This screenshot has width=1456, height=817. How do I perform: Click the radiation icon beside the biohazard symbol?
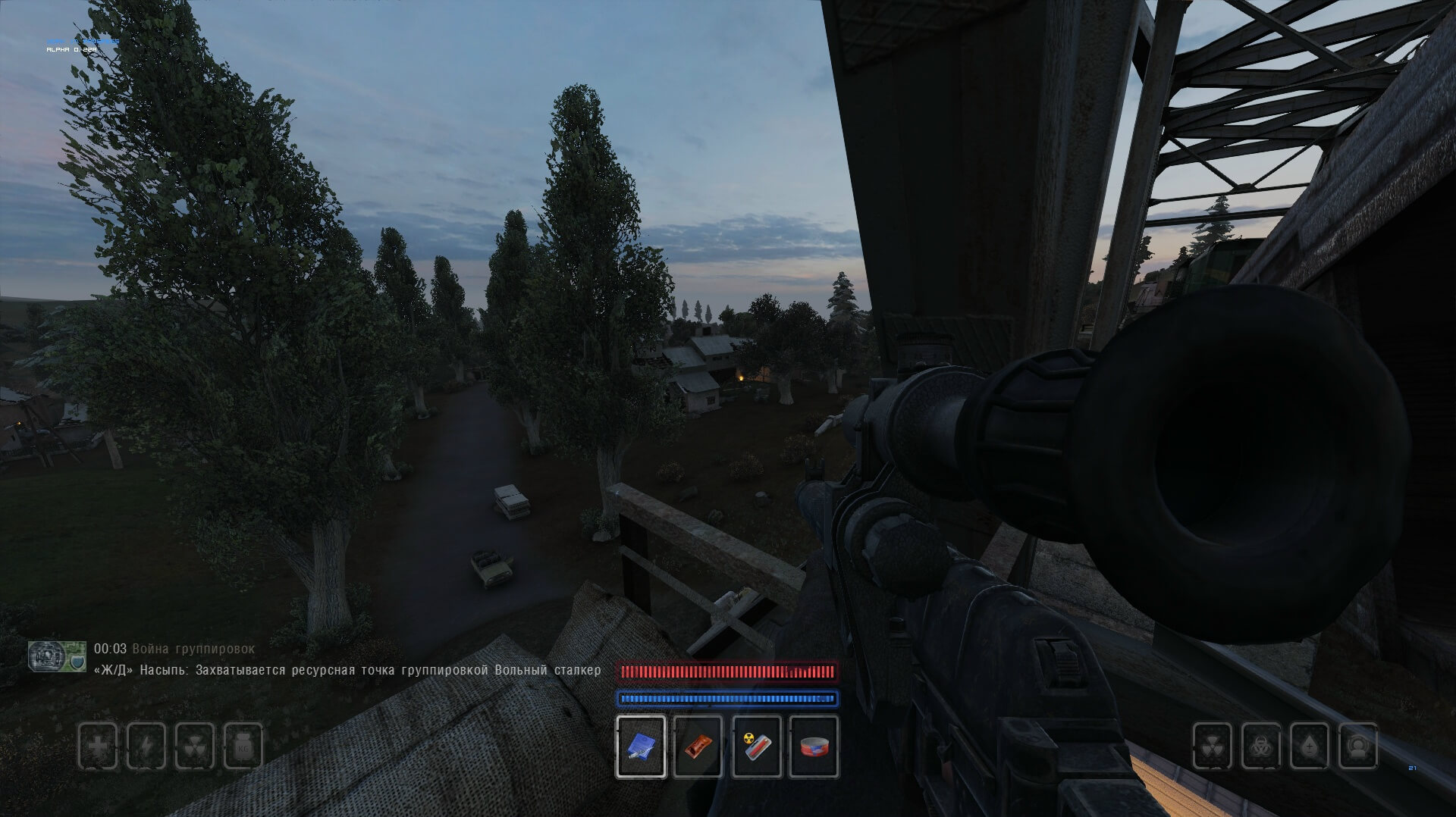pos(1213,747)
